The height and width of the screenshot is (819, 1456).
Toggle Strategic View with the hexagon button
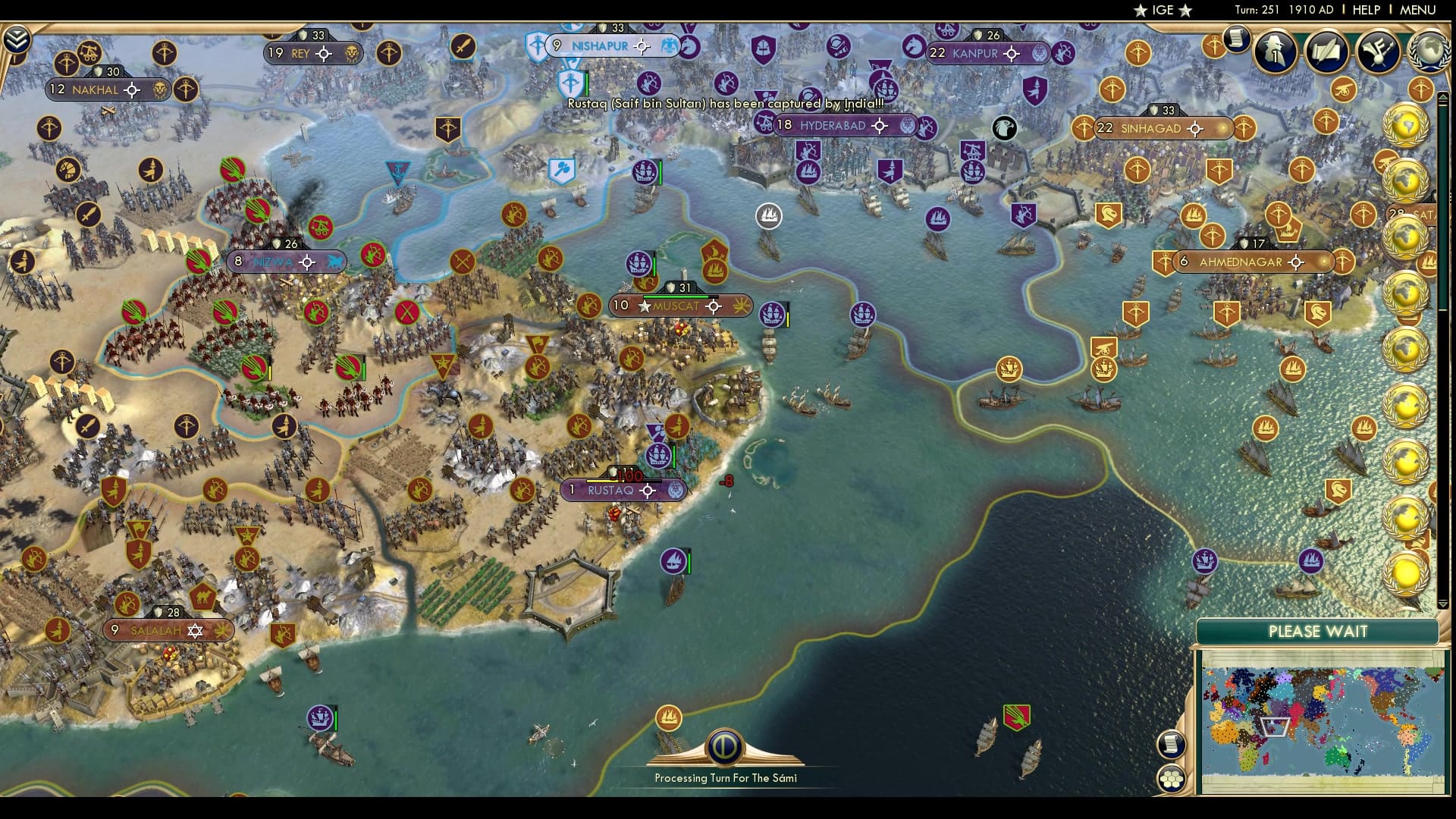click(1172, 777)
